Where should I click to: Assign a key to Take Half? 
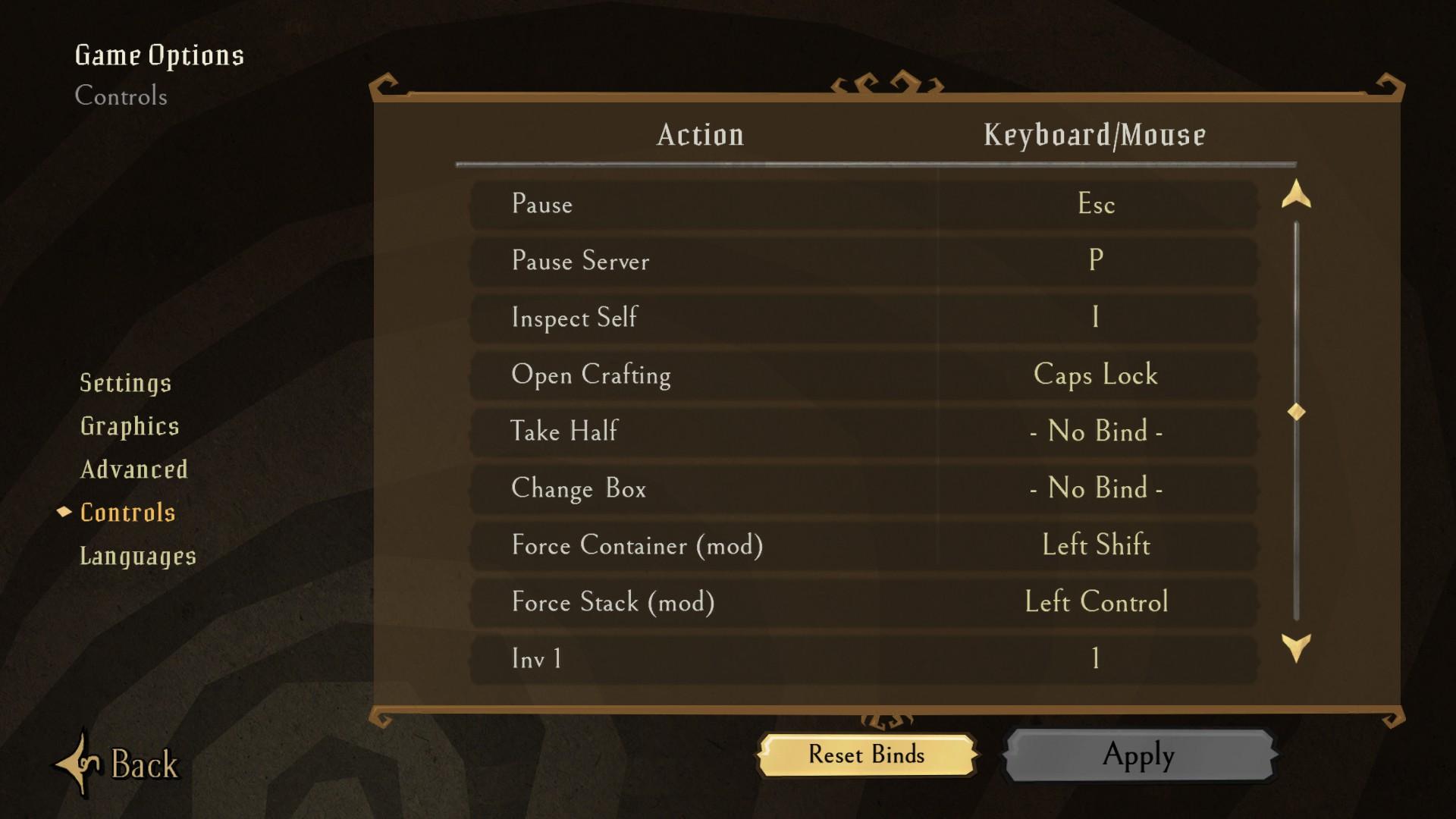[1095, 431]
